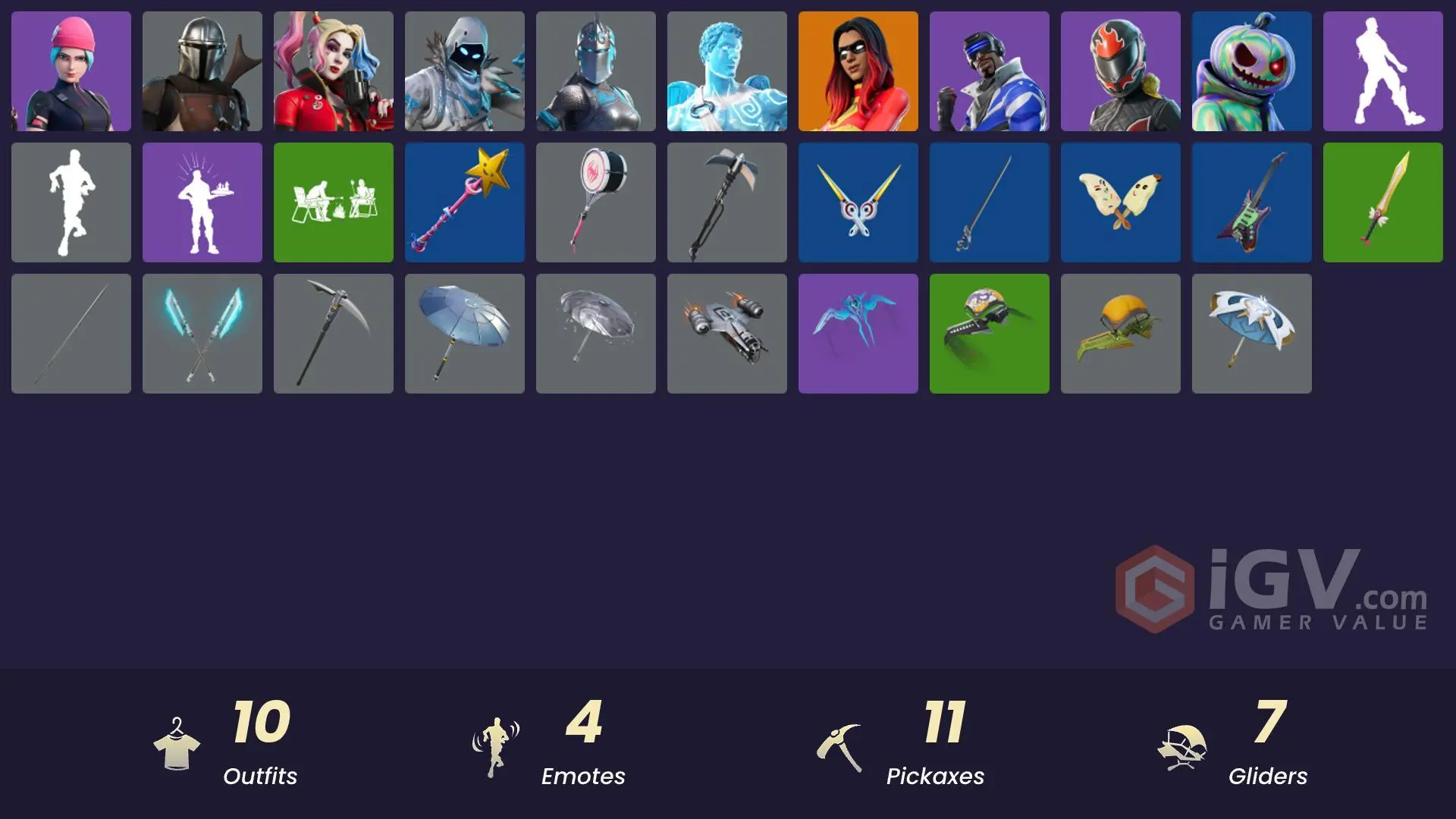Select the campfire cookout emote on green tile
The image size is (1456, 819).
333,202
